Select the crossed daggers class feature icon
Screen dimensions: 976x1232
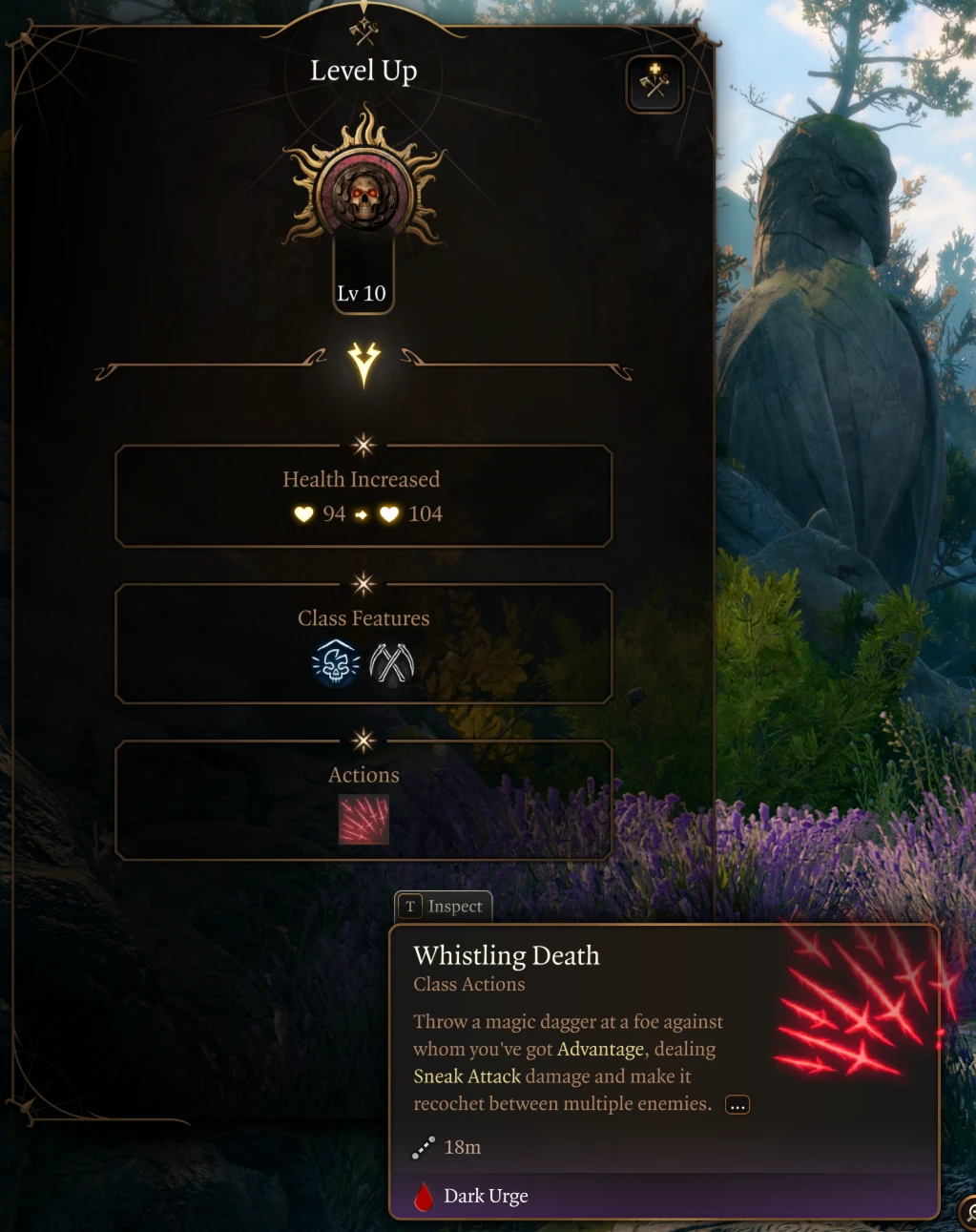[391, 663]
